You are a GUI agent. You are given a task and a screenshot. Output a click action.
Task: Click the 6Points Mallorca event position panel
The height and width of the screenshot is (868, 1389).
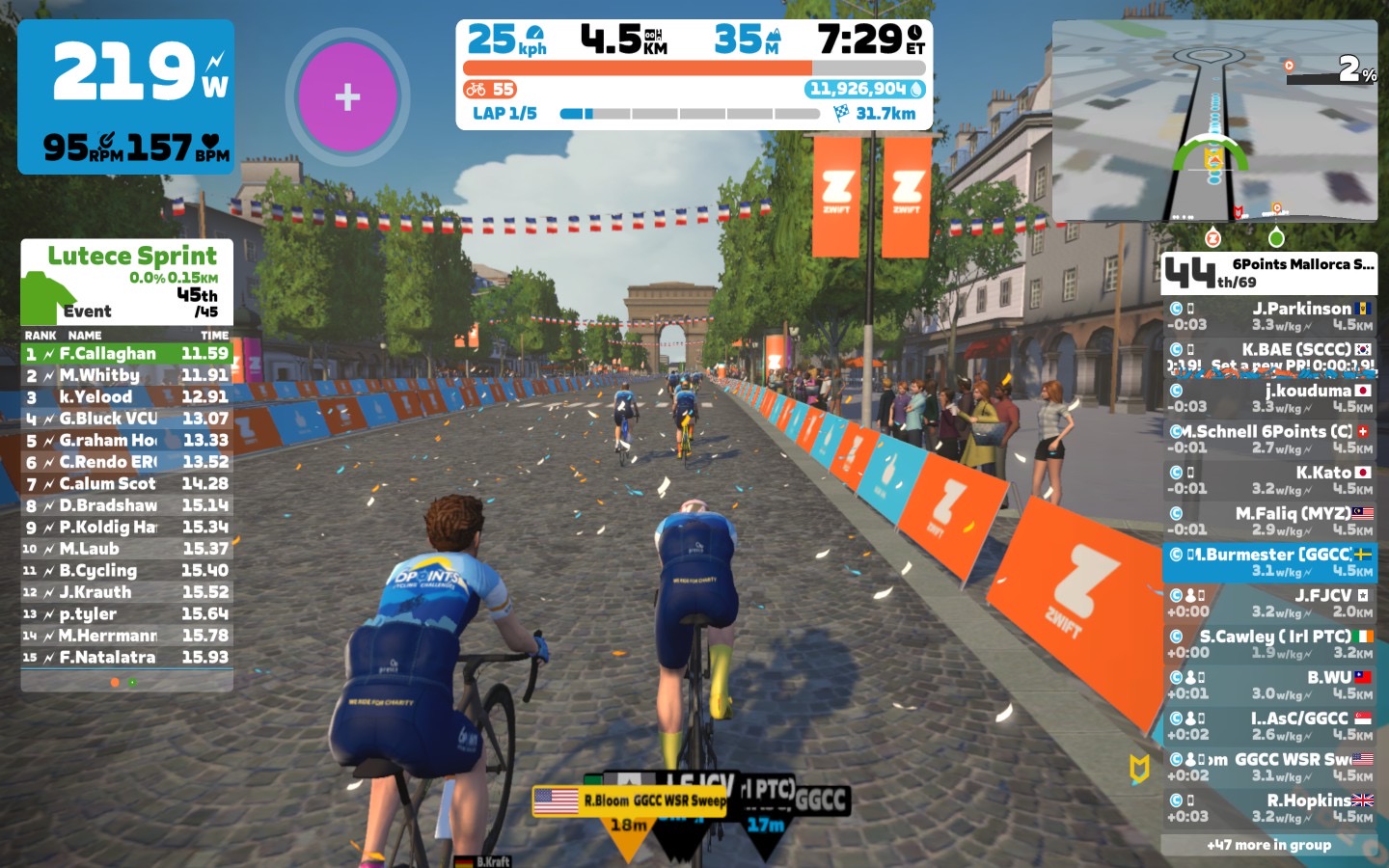point(1268,273)
